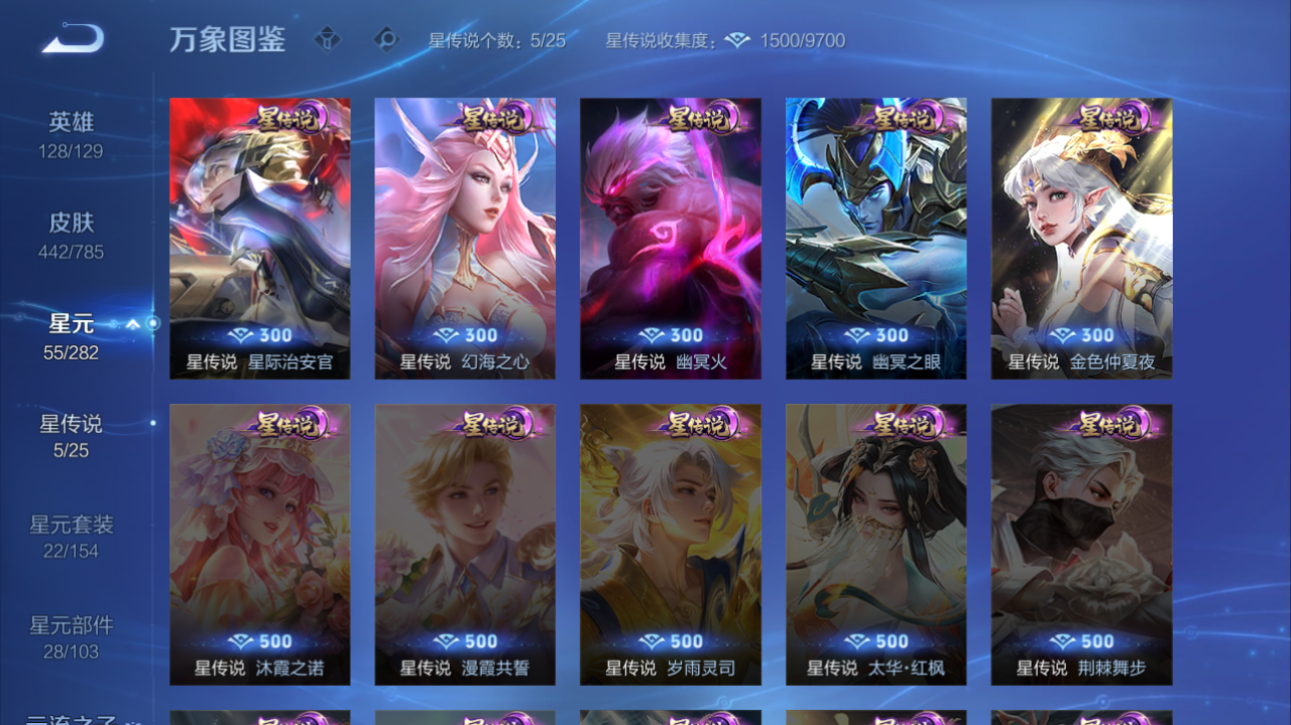Open the 岁雨灵司 card thumbnail
Screen dimensions: 1291x725
(670, 545)
